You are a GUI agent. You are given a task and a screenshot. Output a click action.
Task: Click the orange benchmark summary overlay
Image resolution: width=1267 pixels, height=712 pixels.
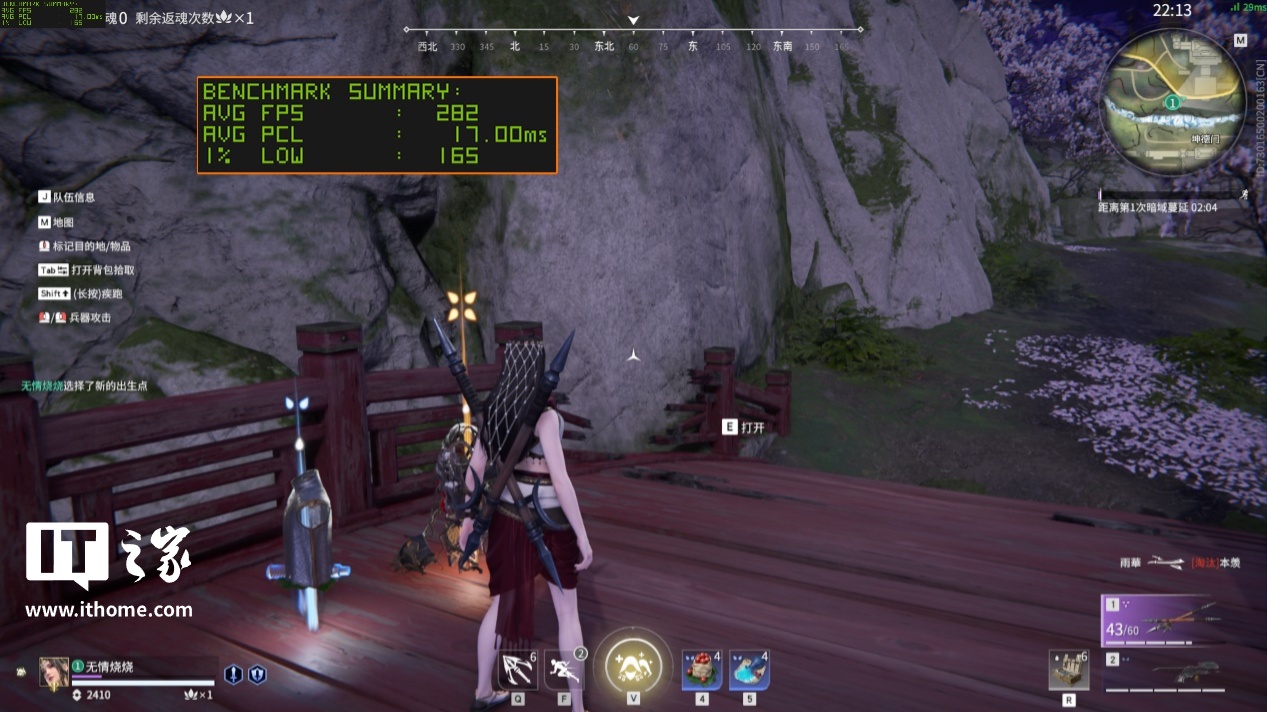[x=377, y=125]
